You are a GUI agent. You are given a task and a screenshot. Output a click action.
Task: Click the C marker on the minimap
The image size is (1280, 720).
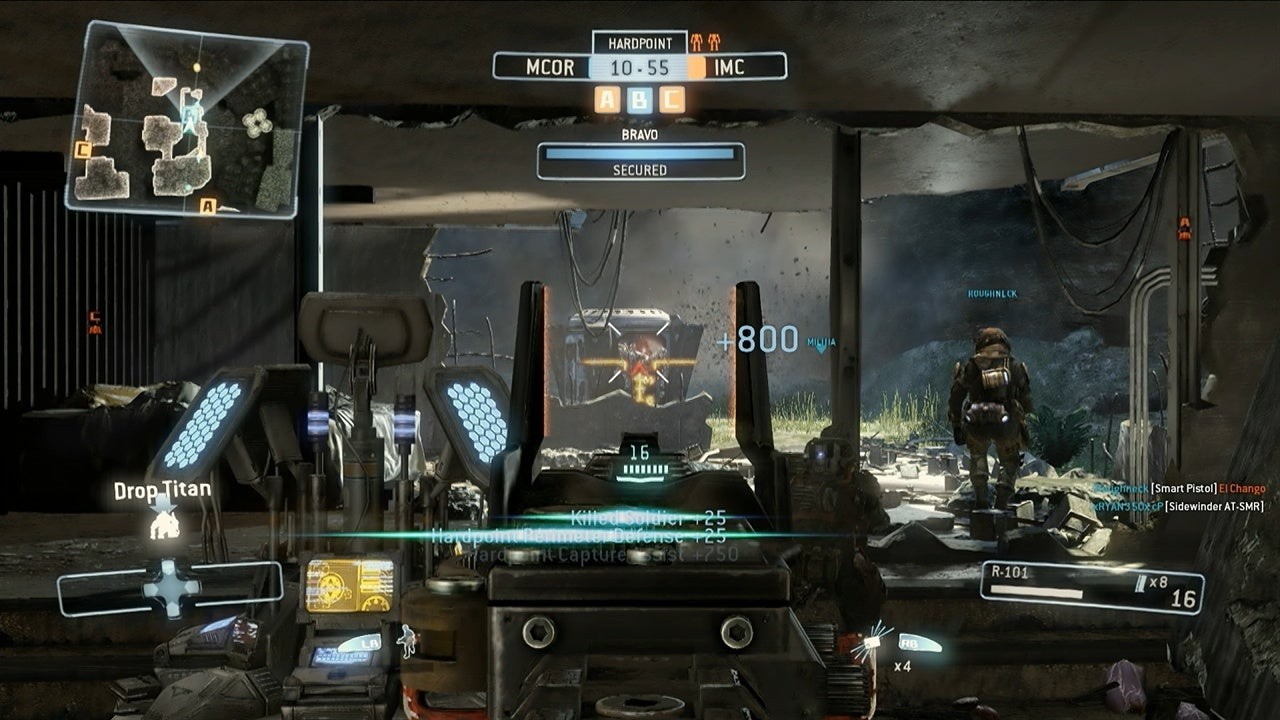[x=84, y=150]
